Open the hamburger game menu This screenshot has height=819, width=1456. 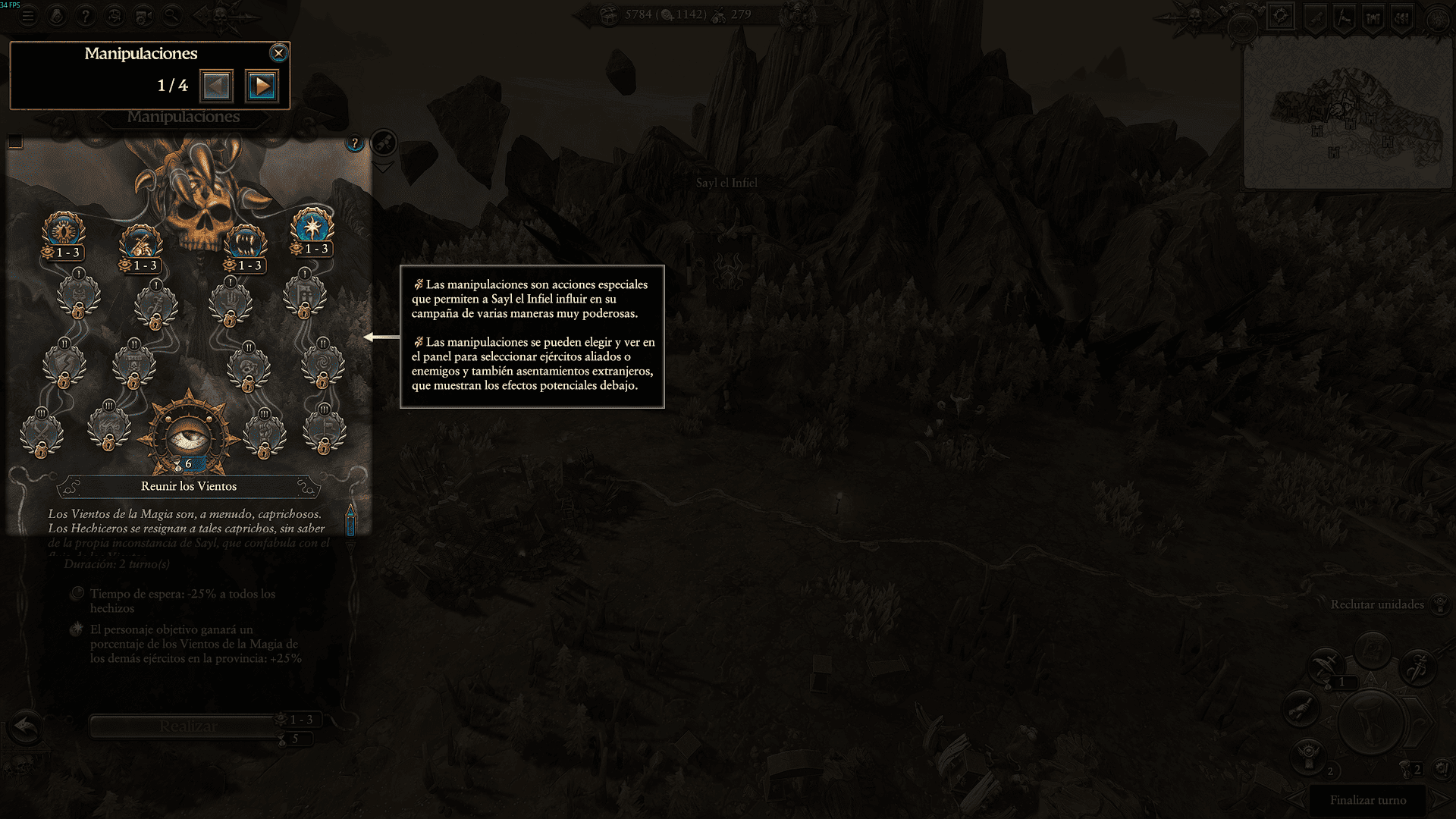pos(28,15)
